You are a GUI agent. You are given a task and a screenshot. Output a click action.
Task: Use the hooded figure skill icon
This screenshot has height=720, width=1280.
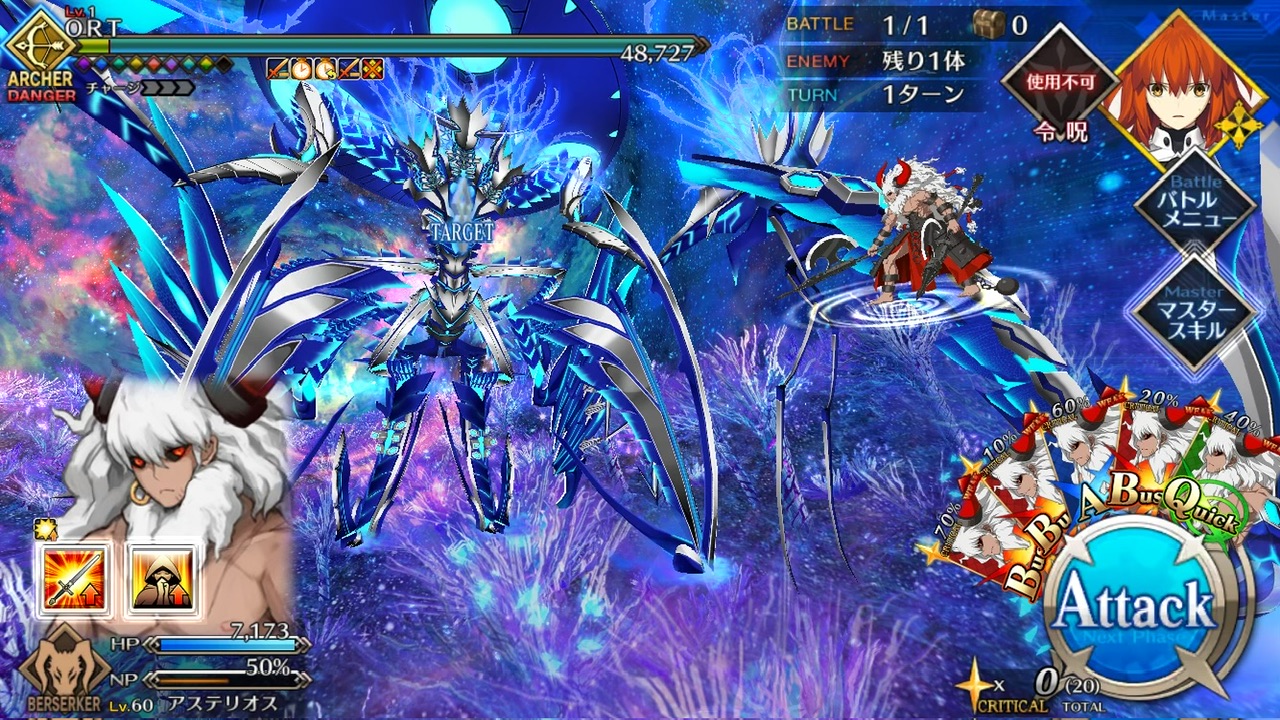click(x=160, y=580)
